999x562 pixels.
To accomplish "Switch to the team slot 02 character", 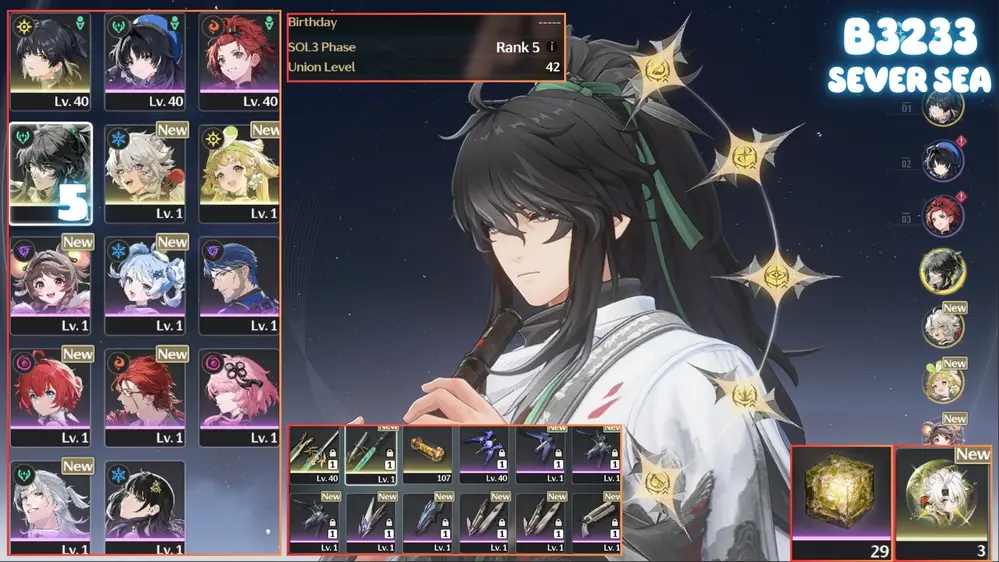I will pyautogui.click(x=942, y=162).
